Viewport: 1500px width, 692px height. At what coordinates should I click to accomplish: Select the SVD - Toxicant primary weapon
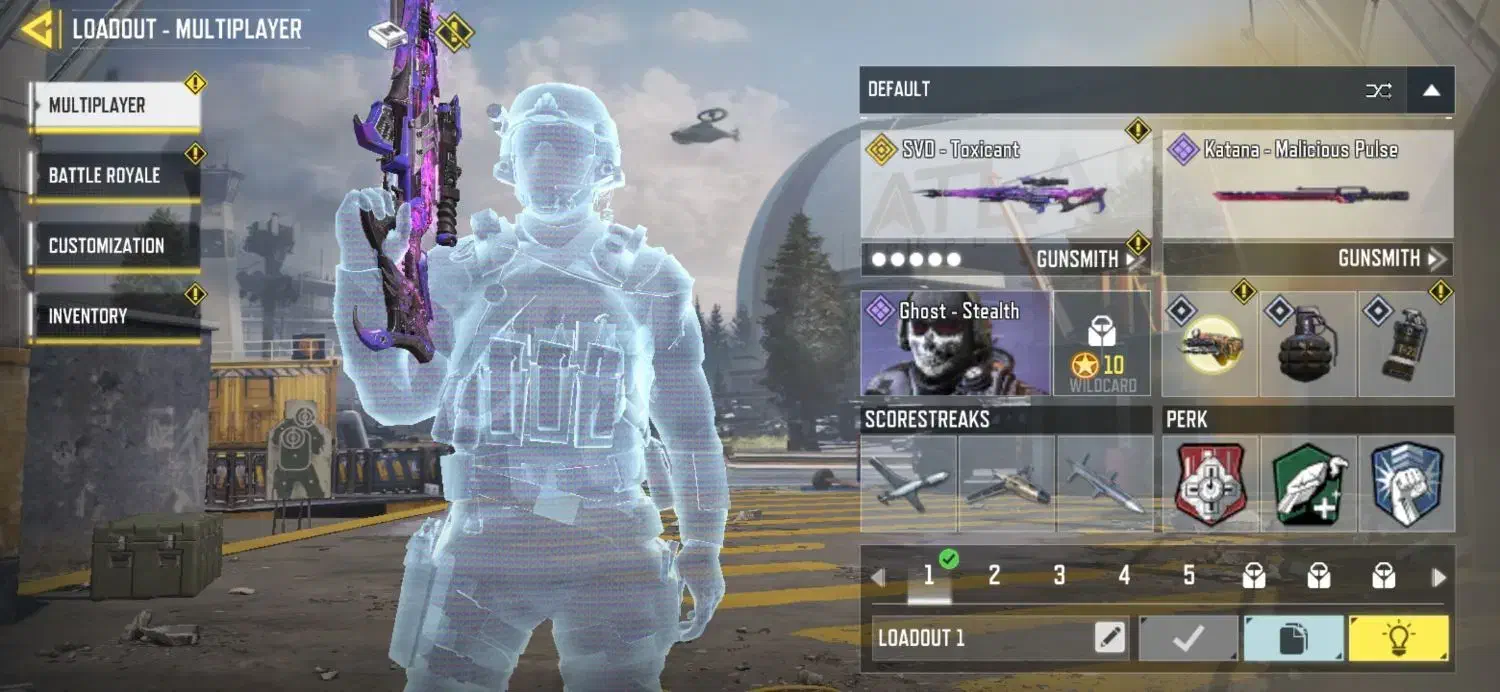point(1005,183)
